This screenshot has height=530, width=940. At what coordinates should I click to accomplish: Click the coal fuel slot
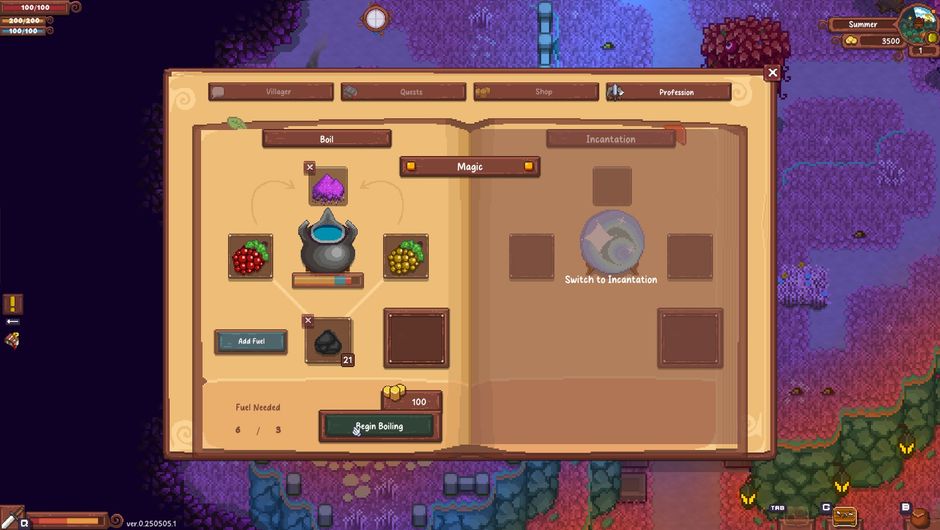pyautogui.click(x=329, y=343)
